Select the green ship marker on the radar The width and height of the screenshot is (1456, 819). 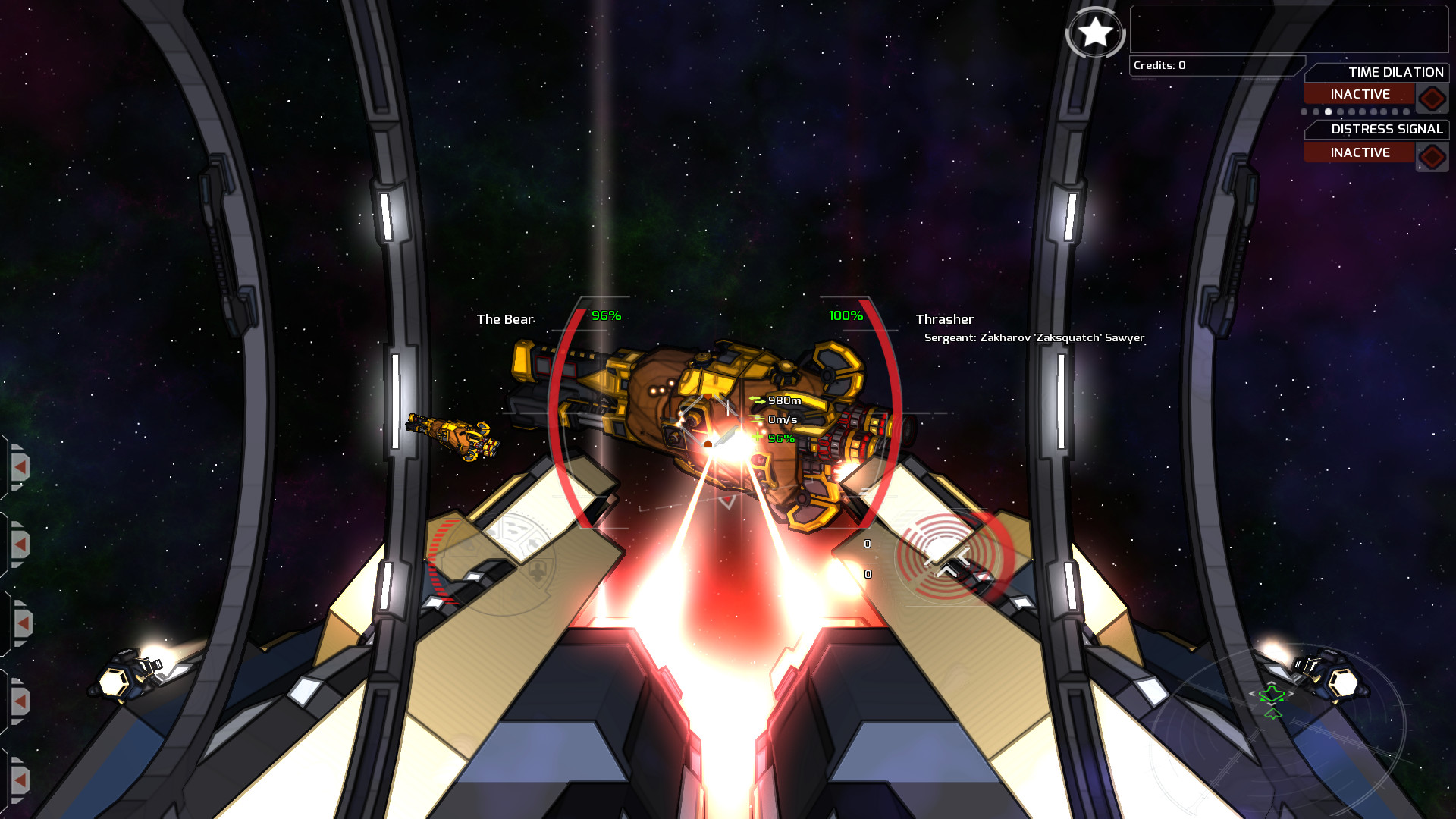[x=1272, y=692]
